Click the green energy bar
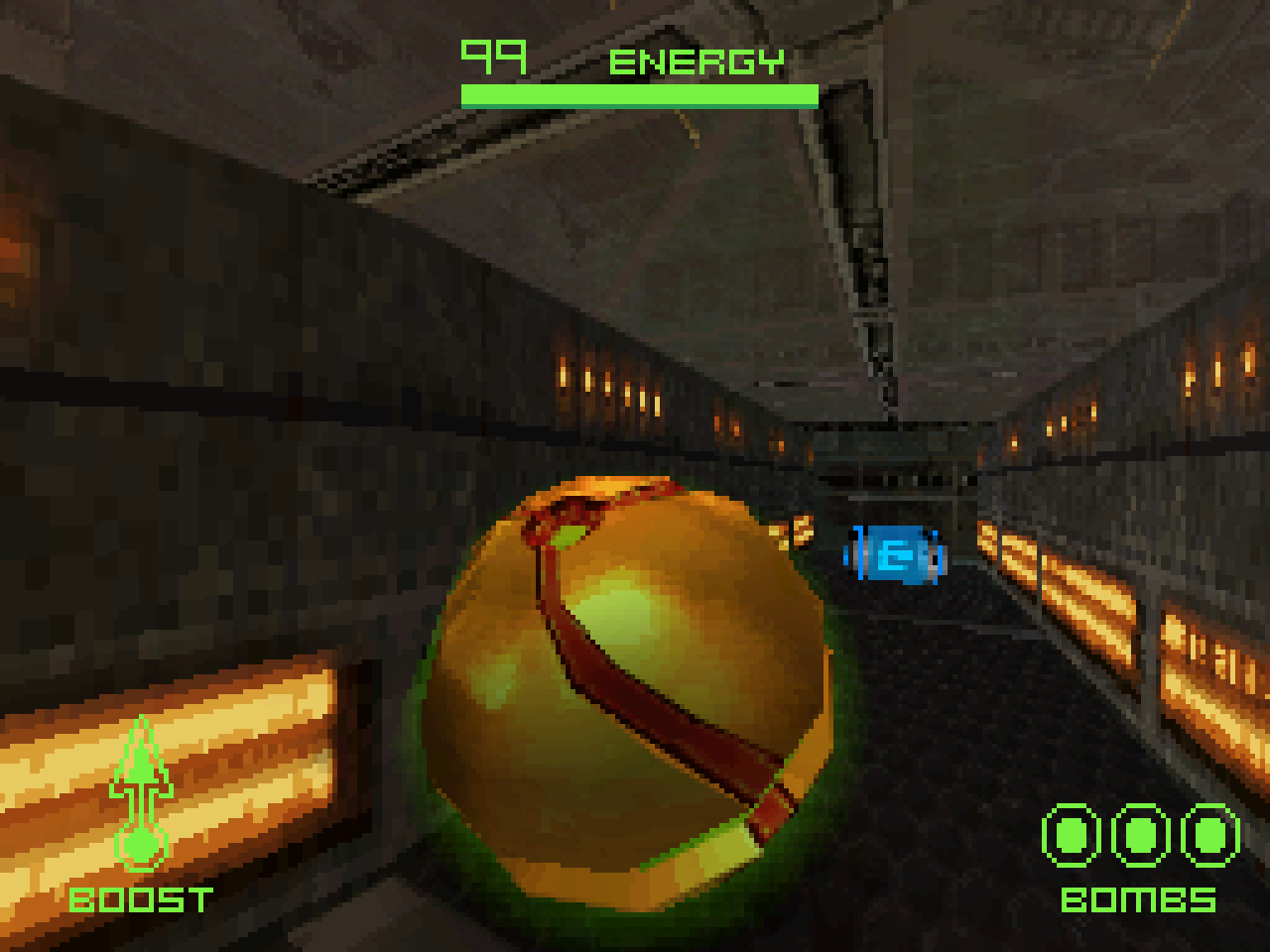This screenshot has width=1270, height=952. pyautogui.click(x=639, y=95)
